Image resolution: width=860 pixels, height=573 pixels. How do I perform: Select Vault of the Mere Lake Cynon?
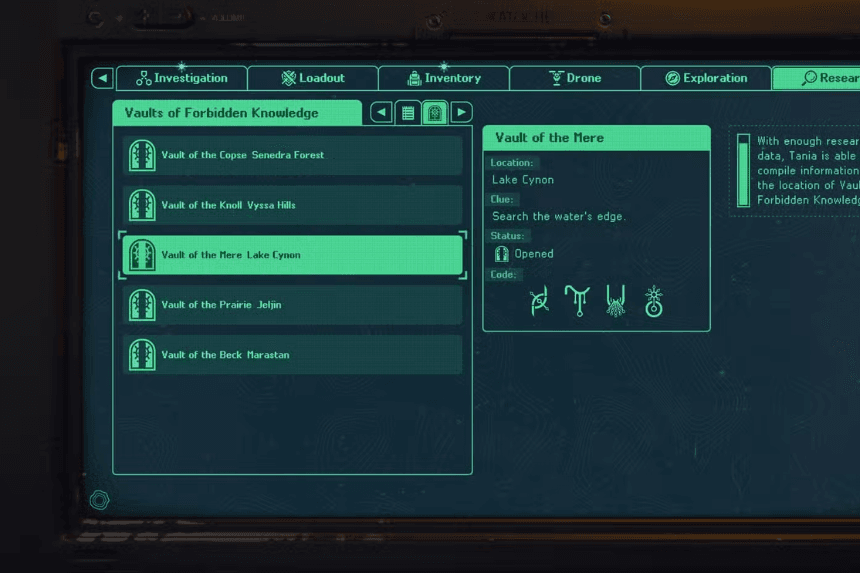click(292, 255)
